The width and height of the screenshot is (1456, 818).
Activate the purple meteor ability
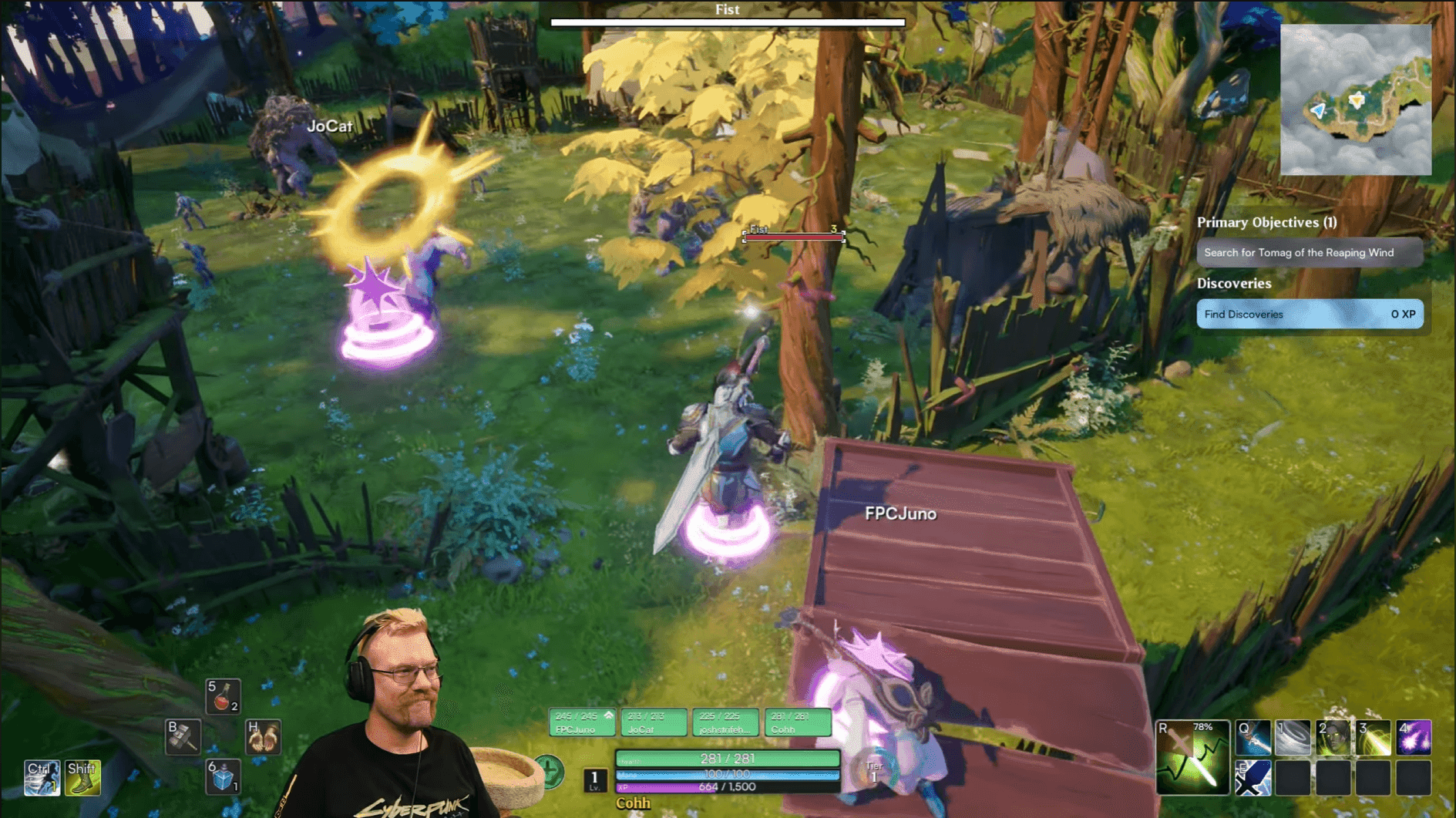click(x=1414, y=738)
